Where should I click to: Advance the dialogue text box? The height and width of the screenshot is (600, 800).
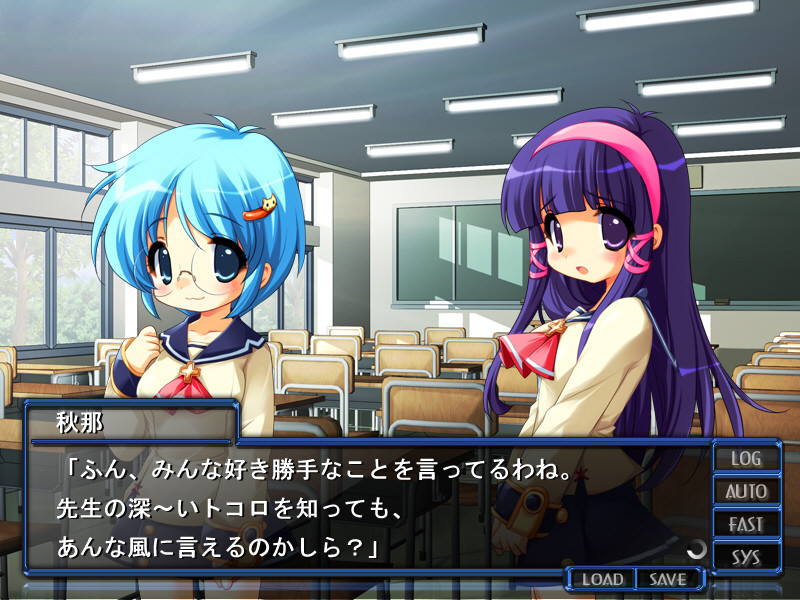(370, 510)
